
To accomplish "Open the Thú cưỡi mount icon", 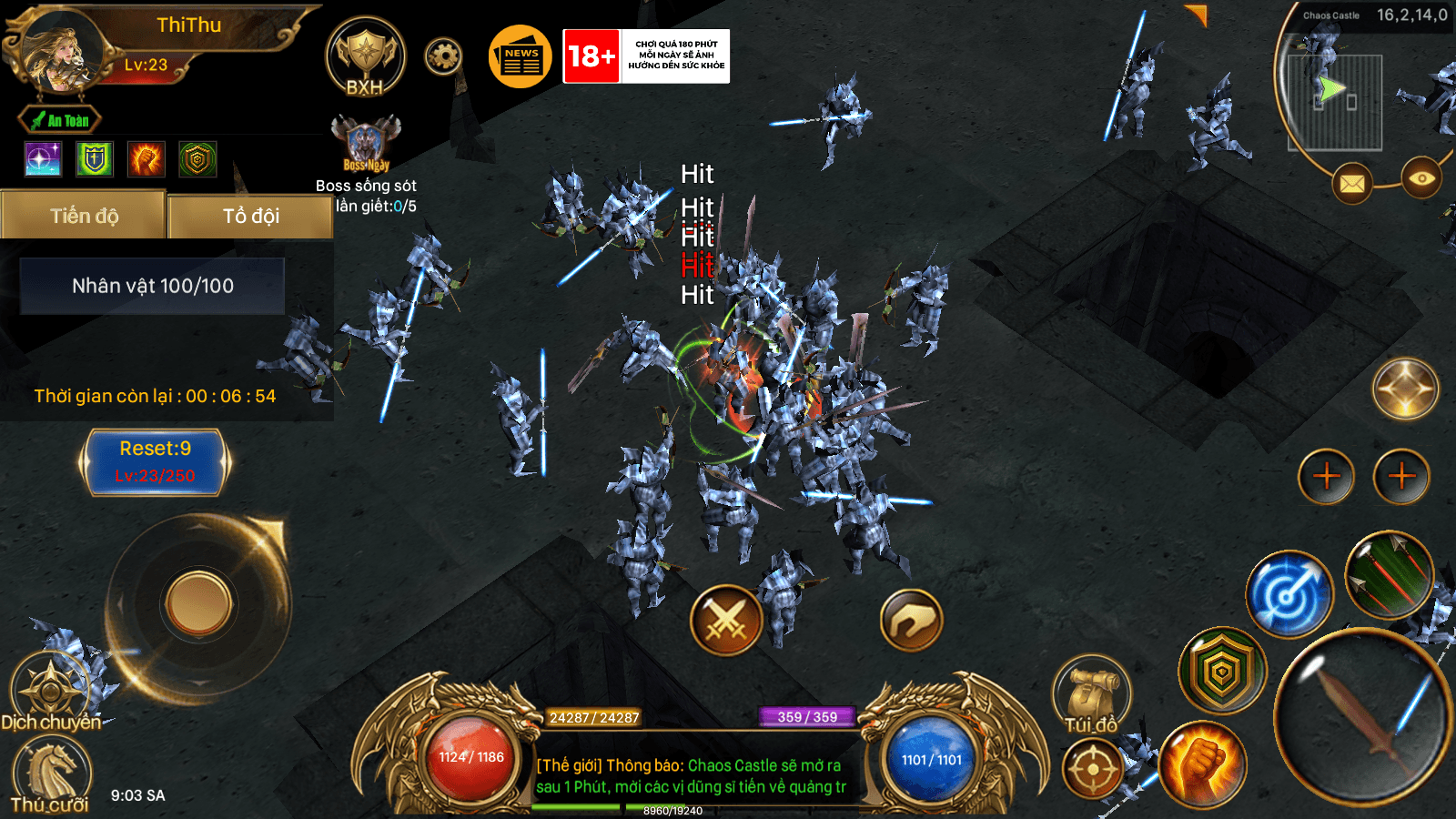I will coord(51,773).
